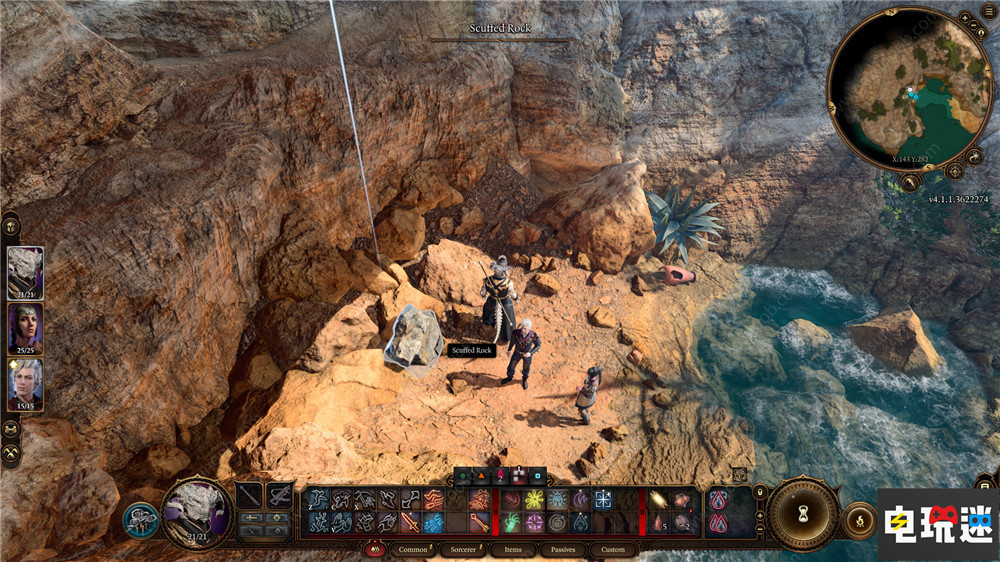Choose the Astarion portrait with 15/15 health
The image size is (1000, 562).
[x=25, y=385]
